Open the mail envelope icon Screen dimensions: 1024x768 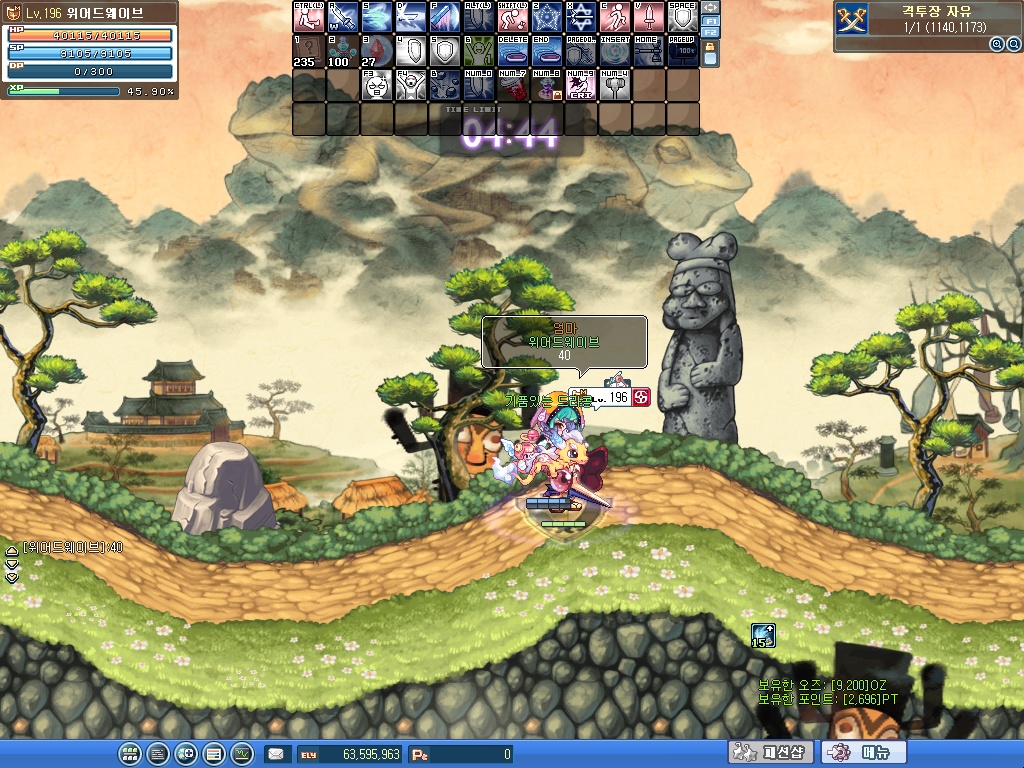click(275, 754)
